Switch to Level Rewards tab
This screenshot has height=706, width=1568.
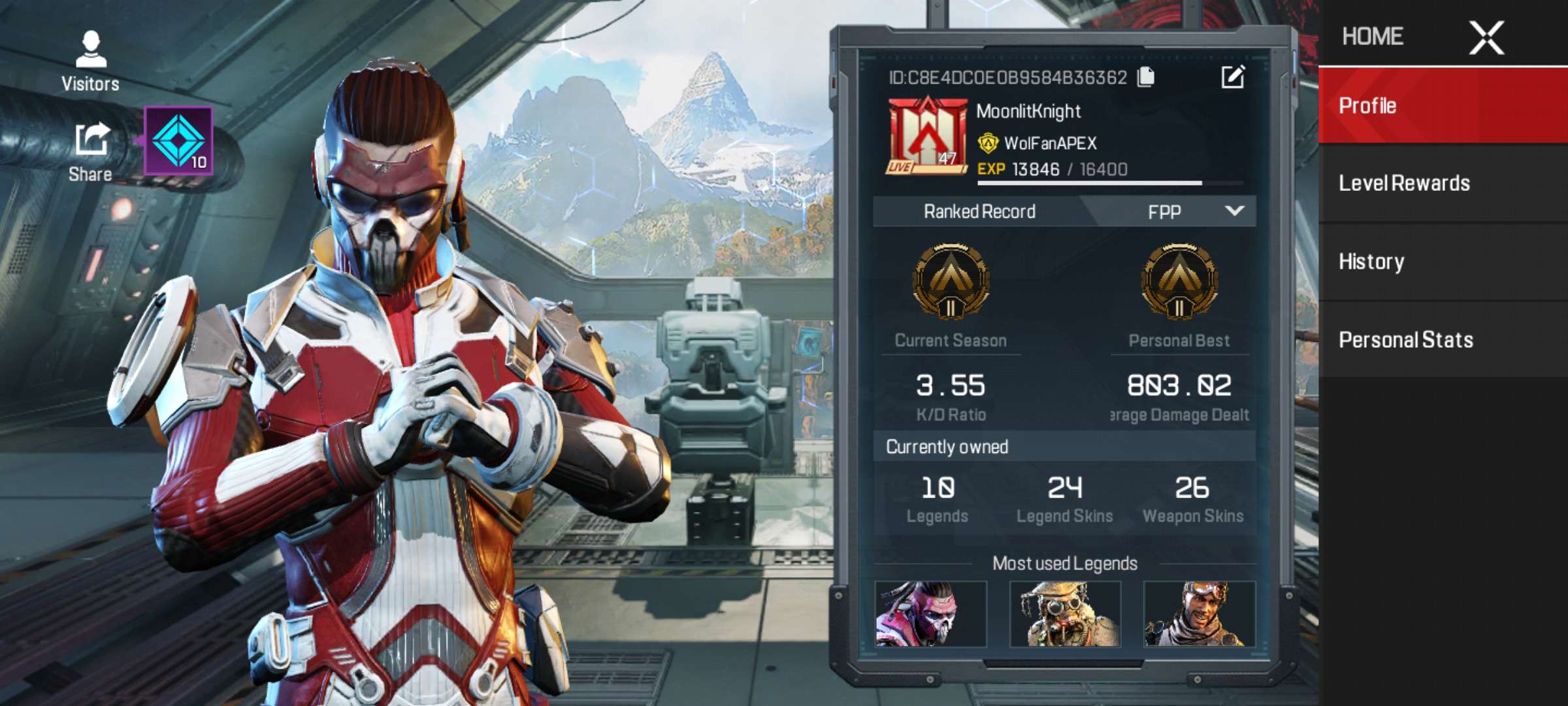1443,184
